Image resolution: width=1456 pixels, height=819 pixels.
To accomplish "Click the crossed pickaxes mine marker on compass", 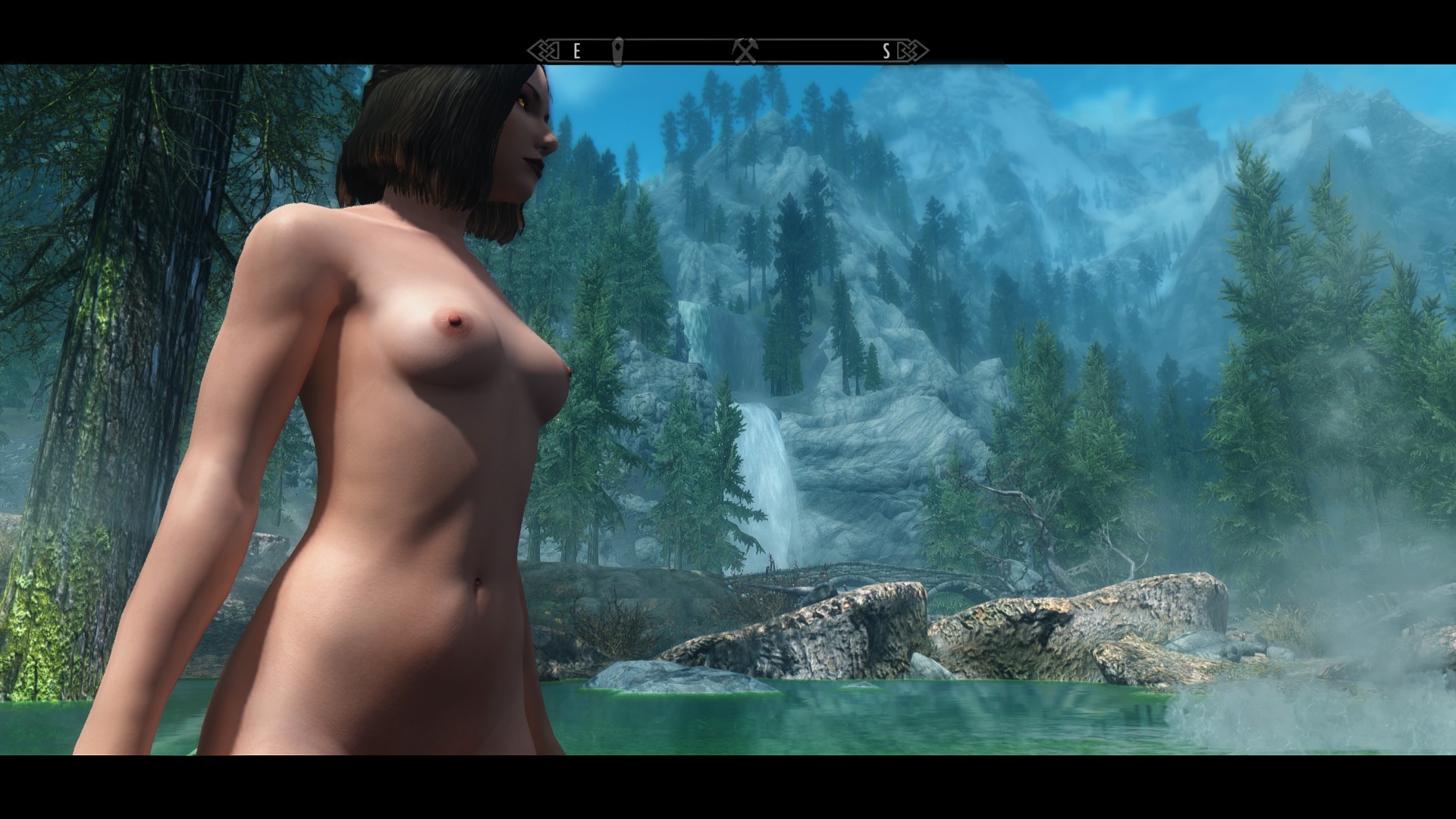I will click(745, 52).
